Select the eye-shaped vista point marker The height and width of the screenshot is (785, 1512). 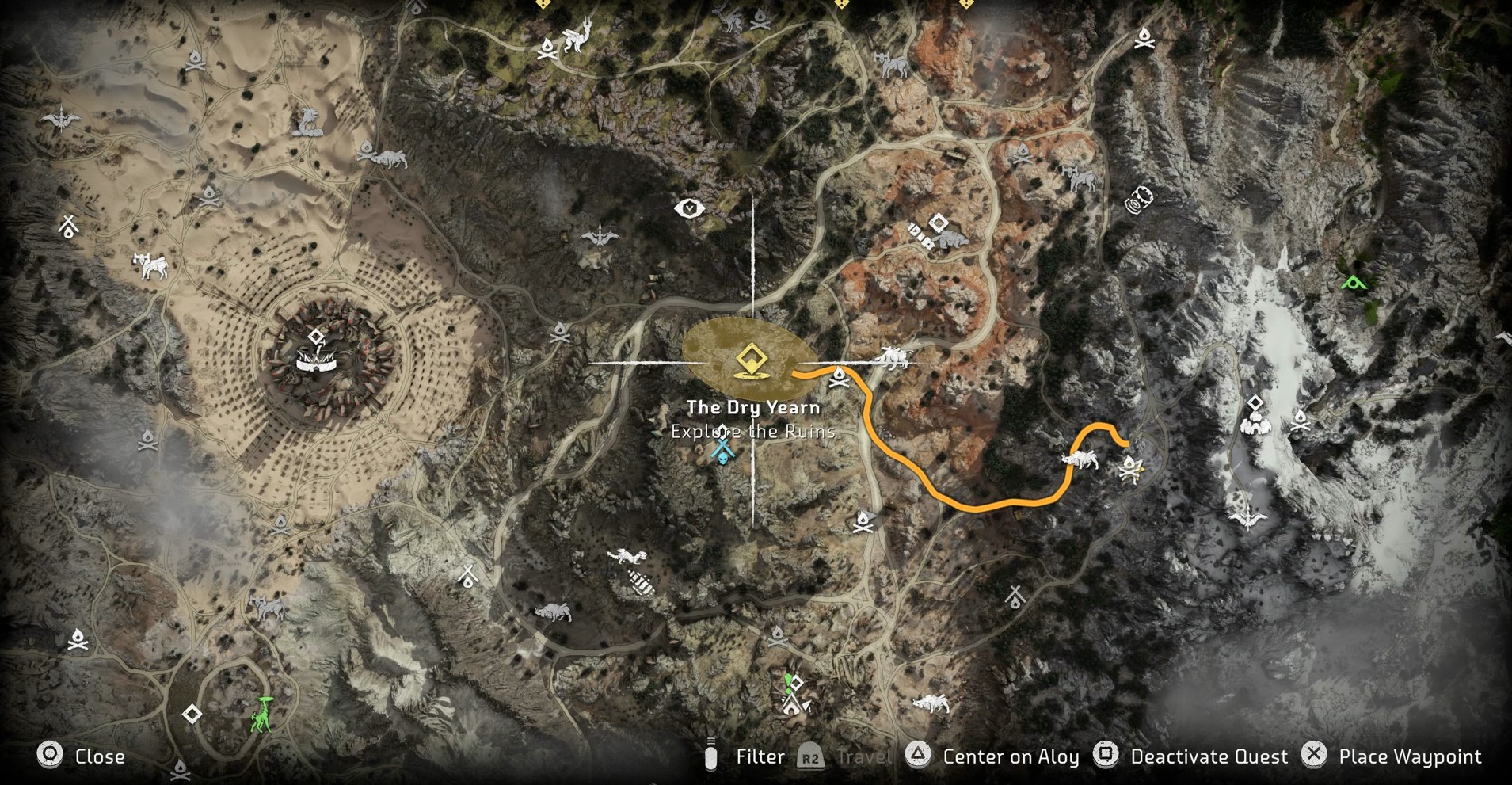(689, 208)
